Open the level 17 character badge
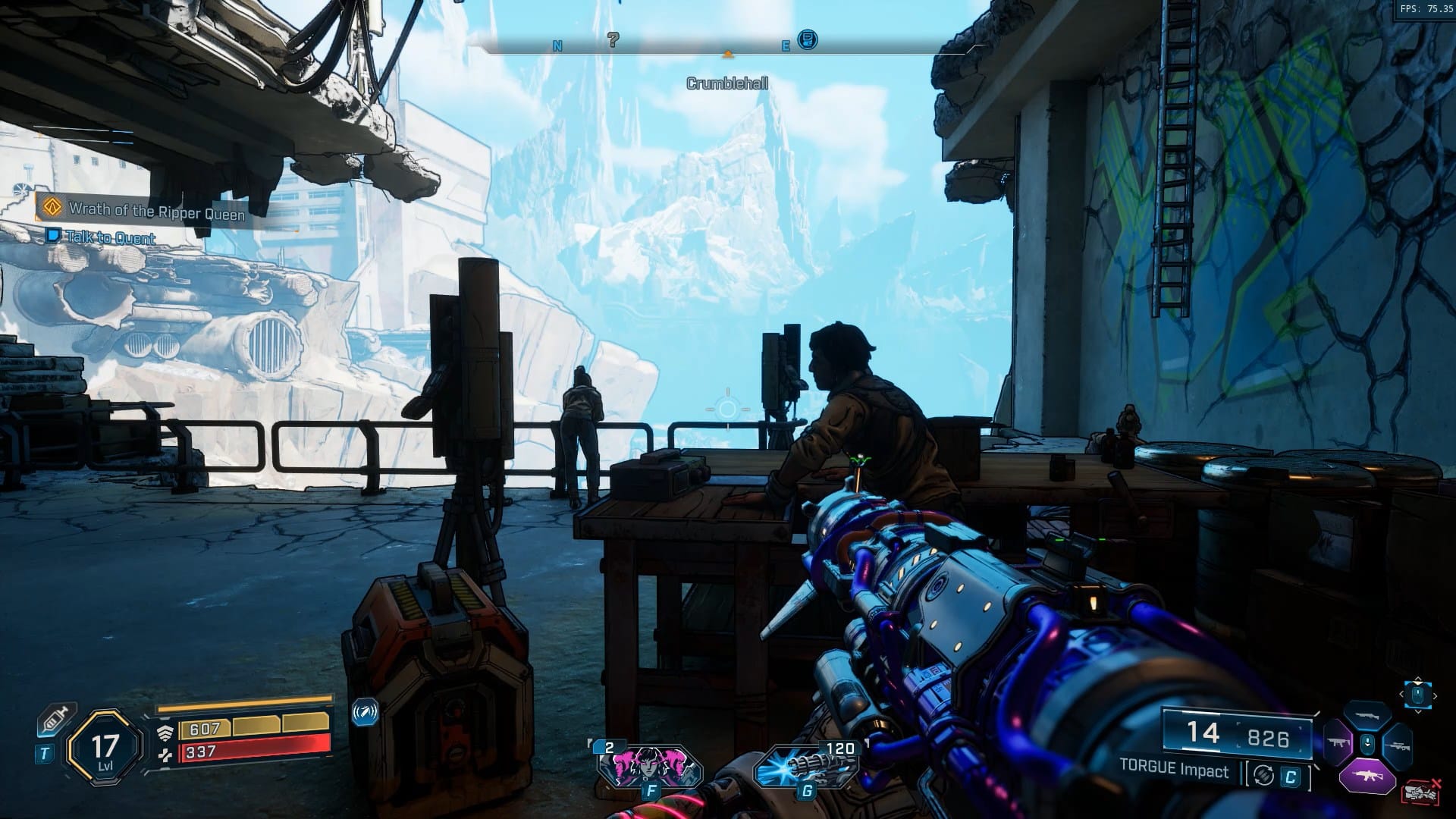Image resolution: width=1456 pixels, height=819 pixels. click(105, 748)
